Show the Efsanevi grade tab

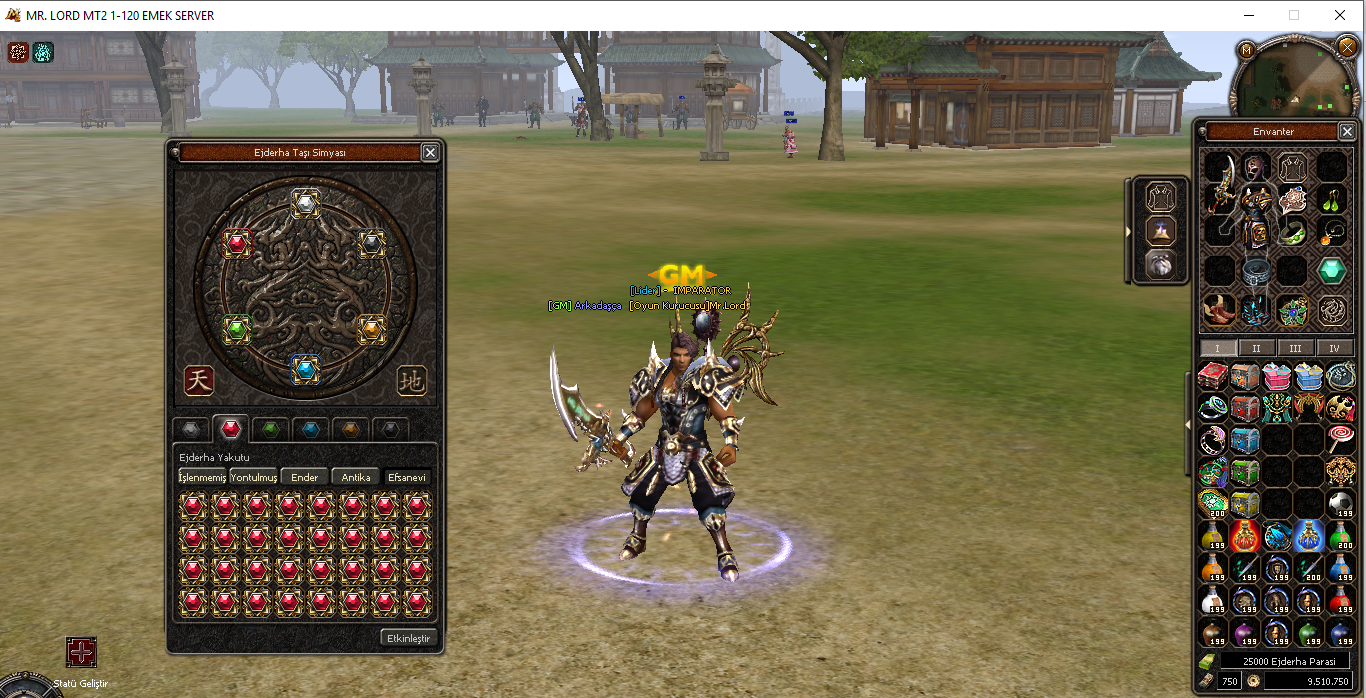click(407, 477)
